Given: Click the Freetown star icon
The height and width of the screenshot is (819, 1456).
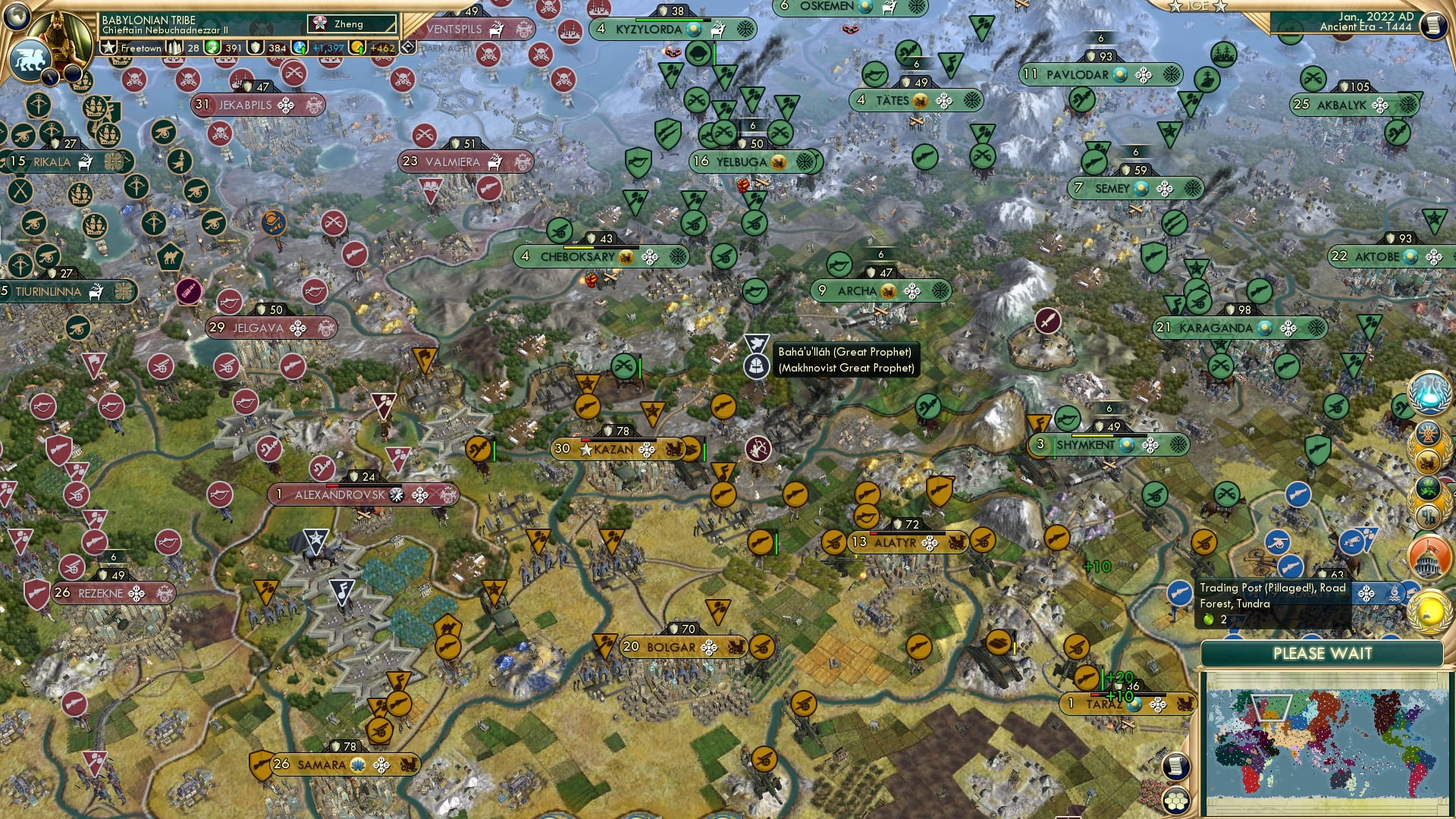Looking at the screenshot, I should [108, 47].
